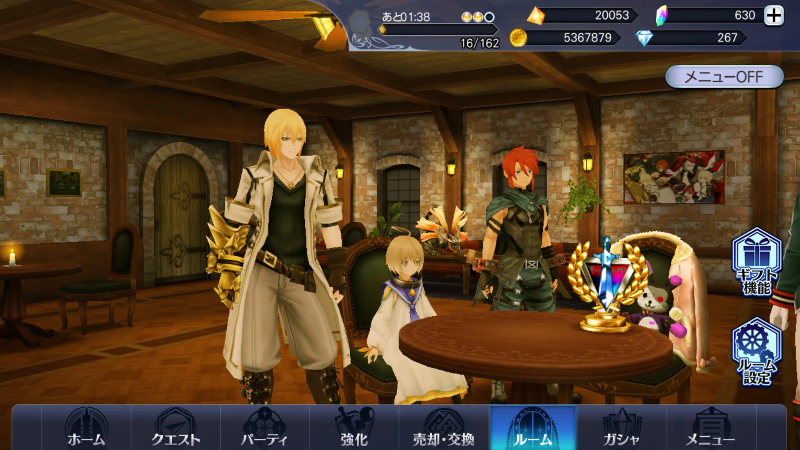Screen dimensions: 800x450
Task: Tap the plus button to add rainbow crystals
Action: click(x=774, y=15)
